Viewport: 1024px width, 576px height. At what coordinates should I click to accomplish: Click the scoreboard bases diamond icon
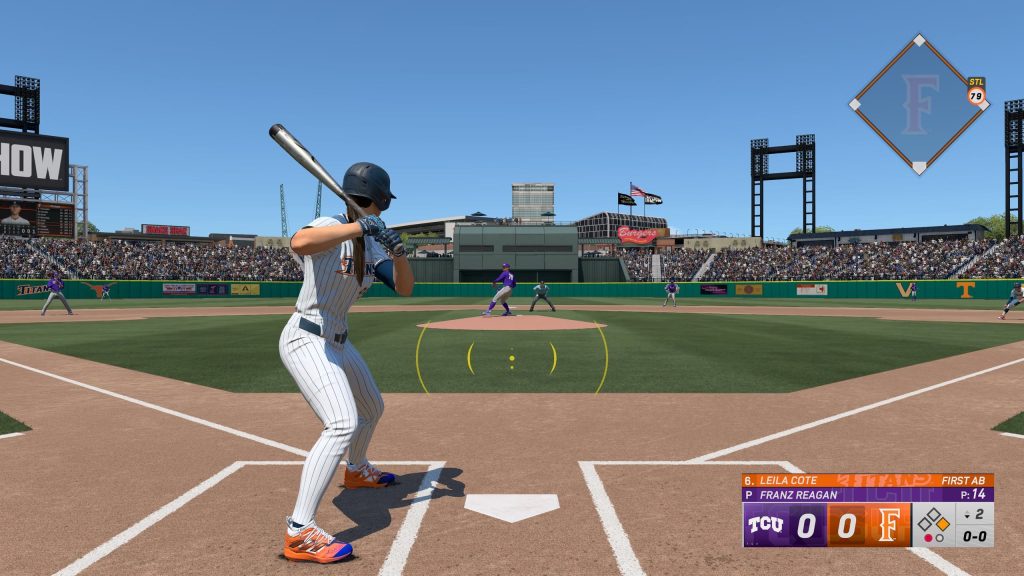(935, 521)
